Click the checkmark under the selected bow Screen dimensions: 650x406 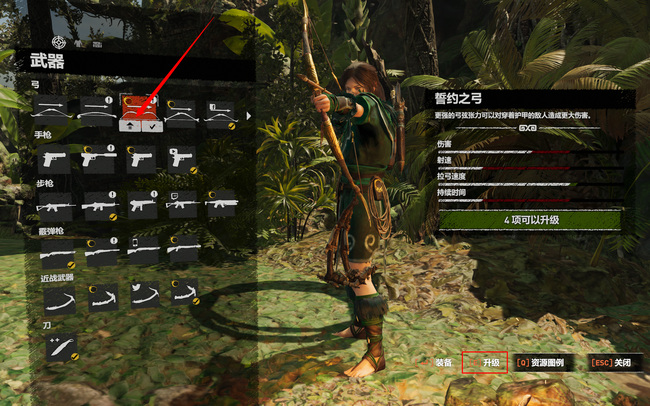(150, 126)
